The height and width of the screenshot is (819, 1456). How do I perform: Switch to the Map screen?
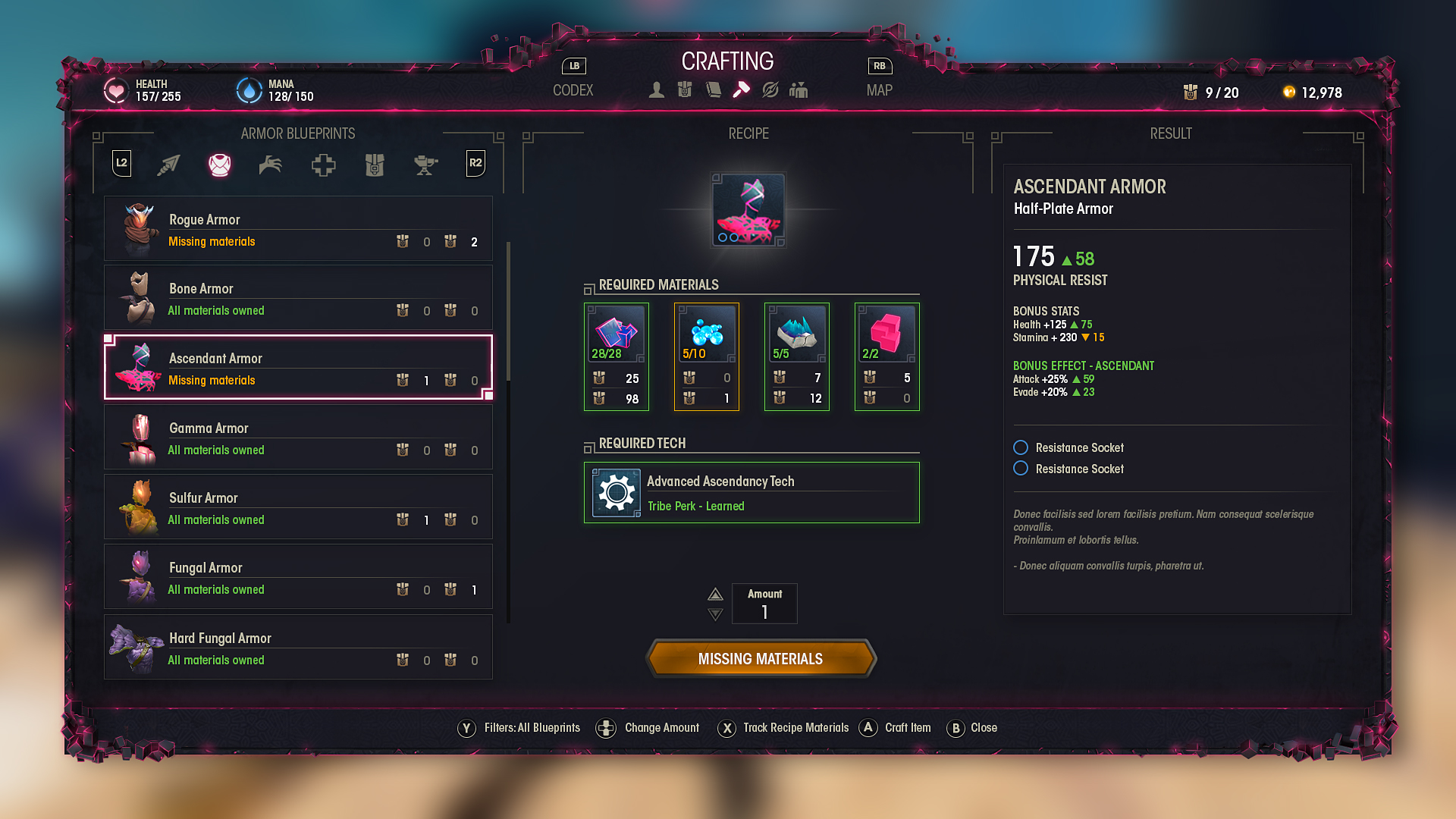pyautogui.click(x=879, y=90)
